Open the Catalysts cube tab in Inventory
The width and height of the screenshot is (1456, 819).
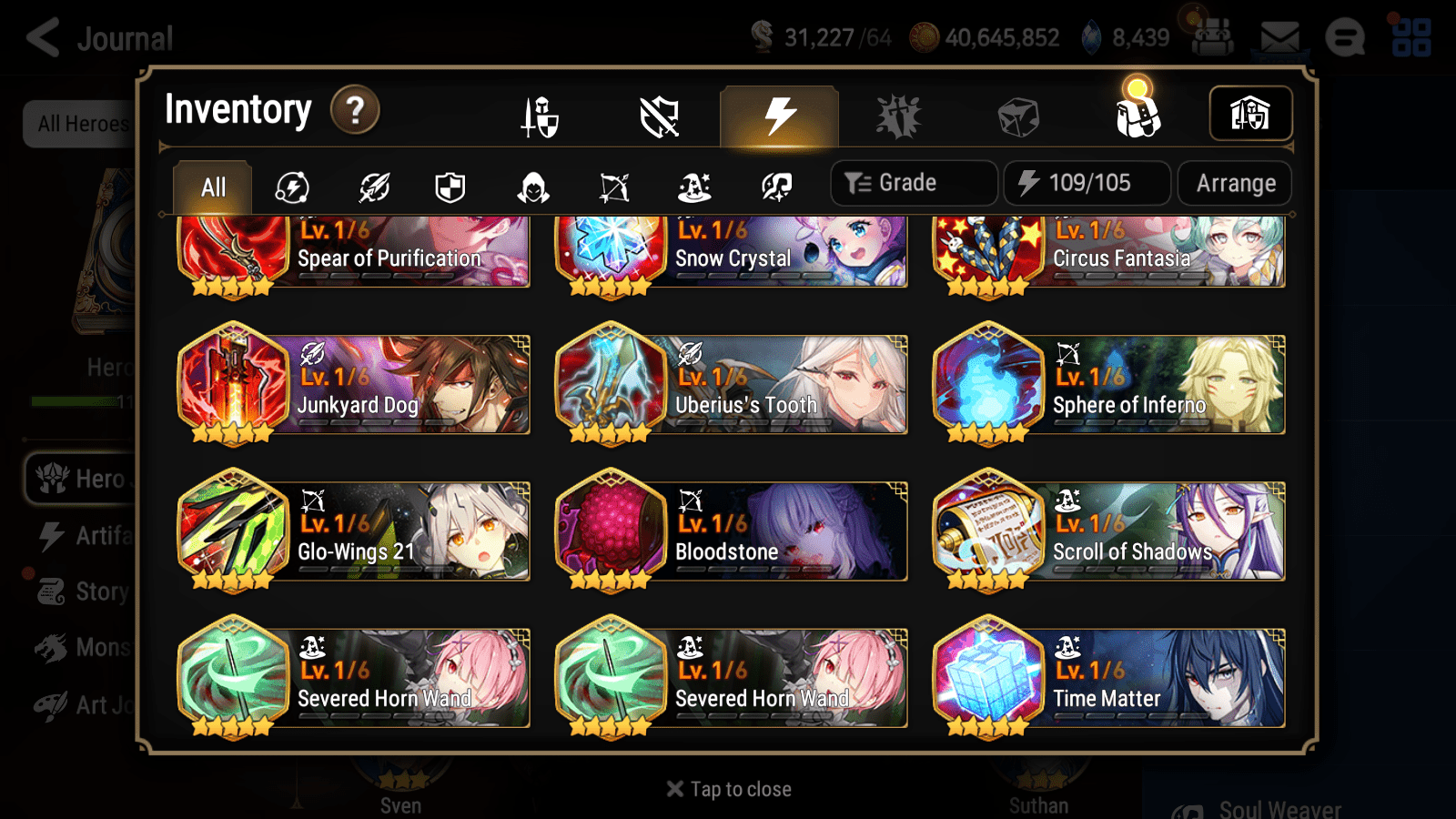(x=1017, y=115)
